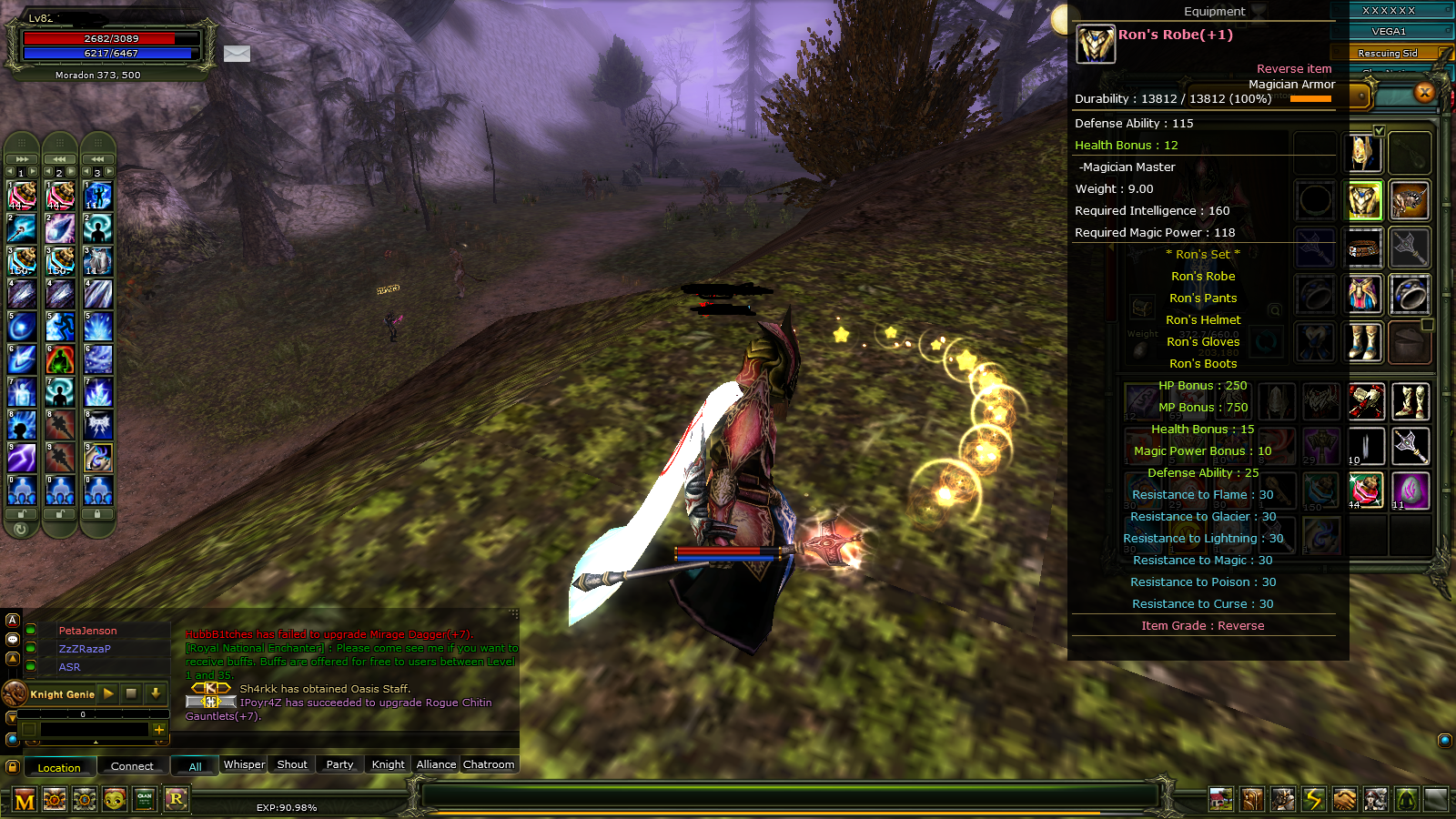
Task: Expand the first skill column using its top arrow
Action: pyautogui.click(x=20, y=159)
